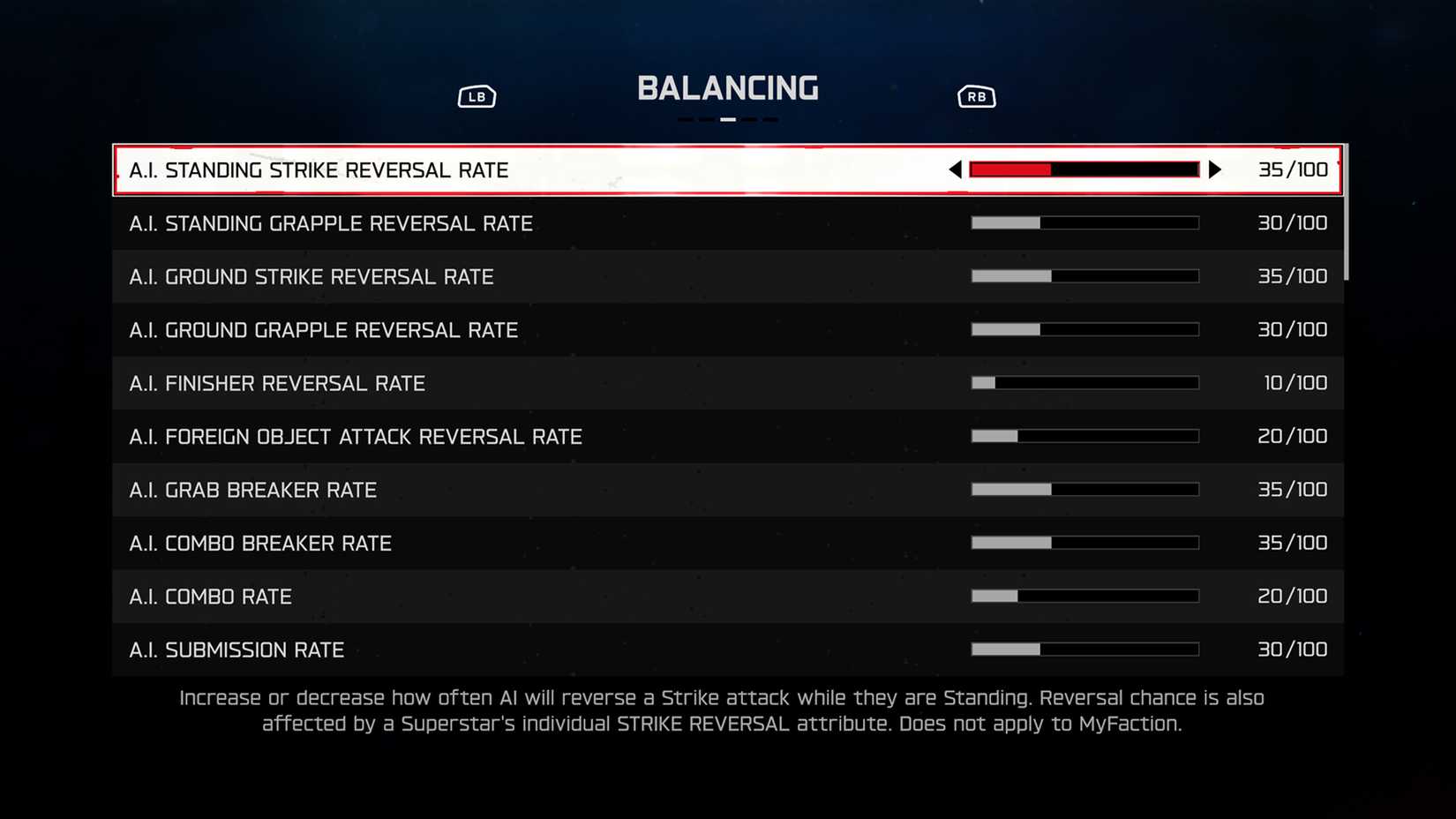Switch to the next settings tab with RB
The height and width of the screenshot is (819, 1456).
pos(976,95)
